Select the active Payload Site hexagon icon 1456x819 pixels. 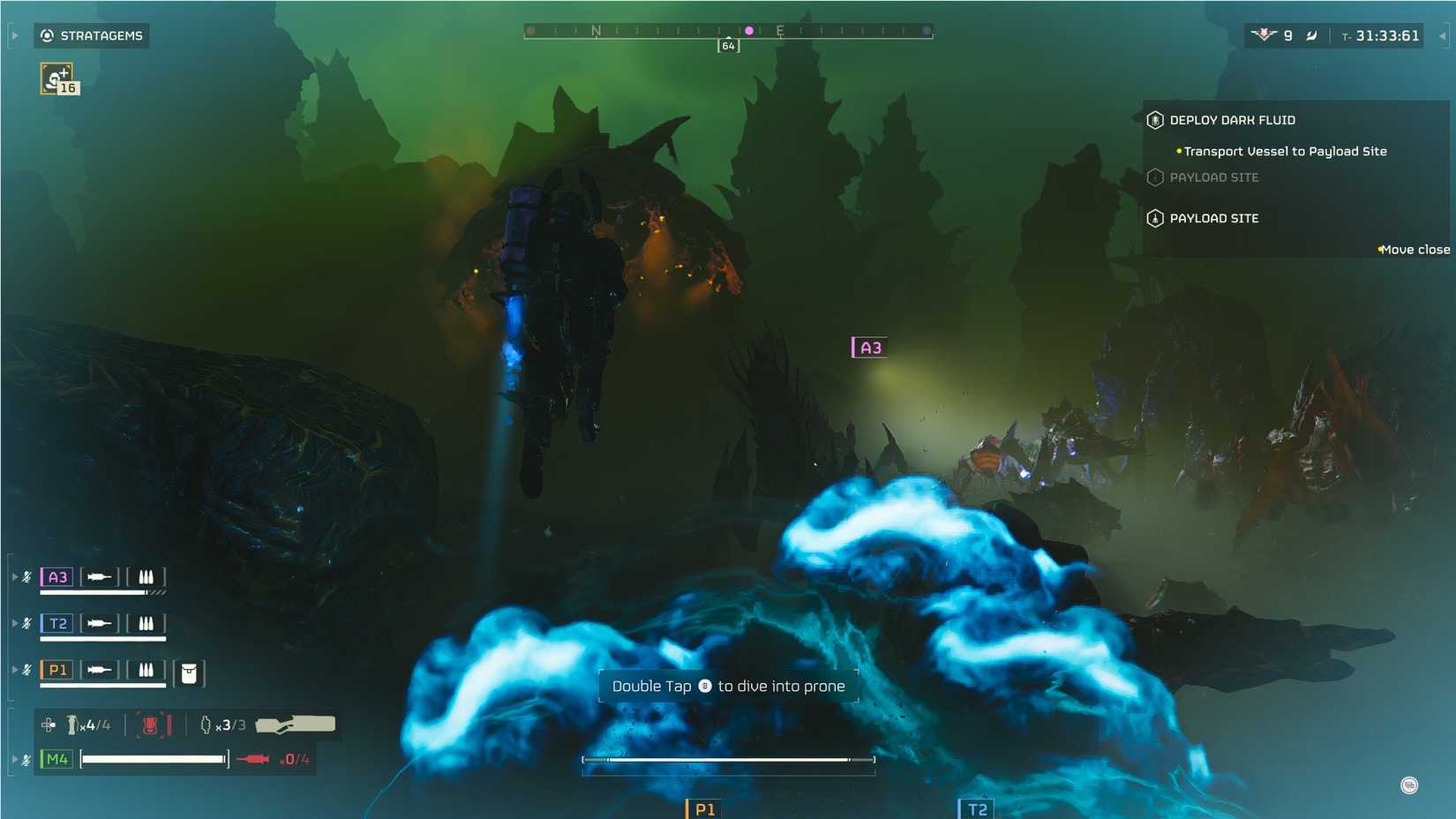[1154, 218]
